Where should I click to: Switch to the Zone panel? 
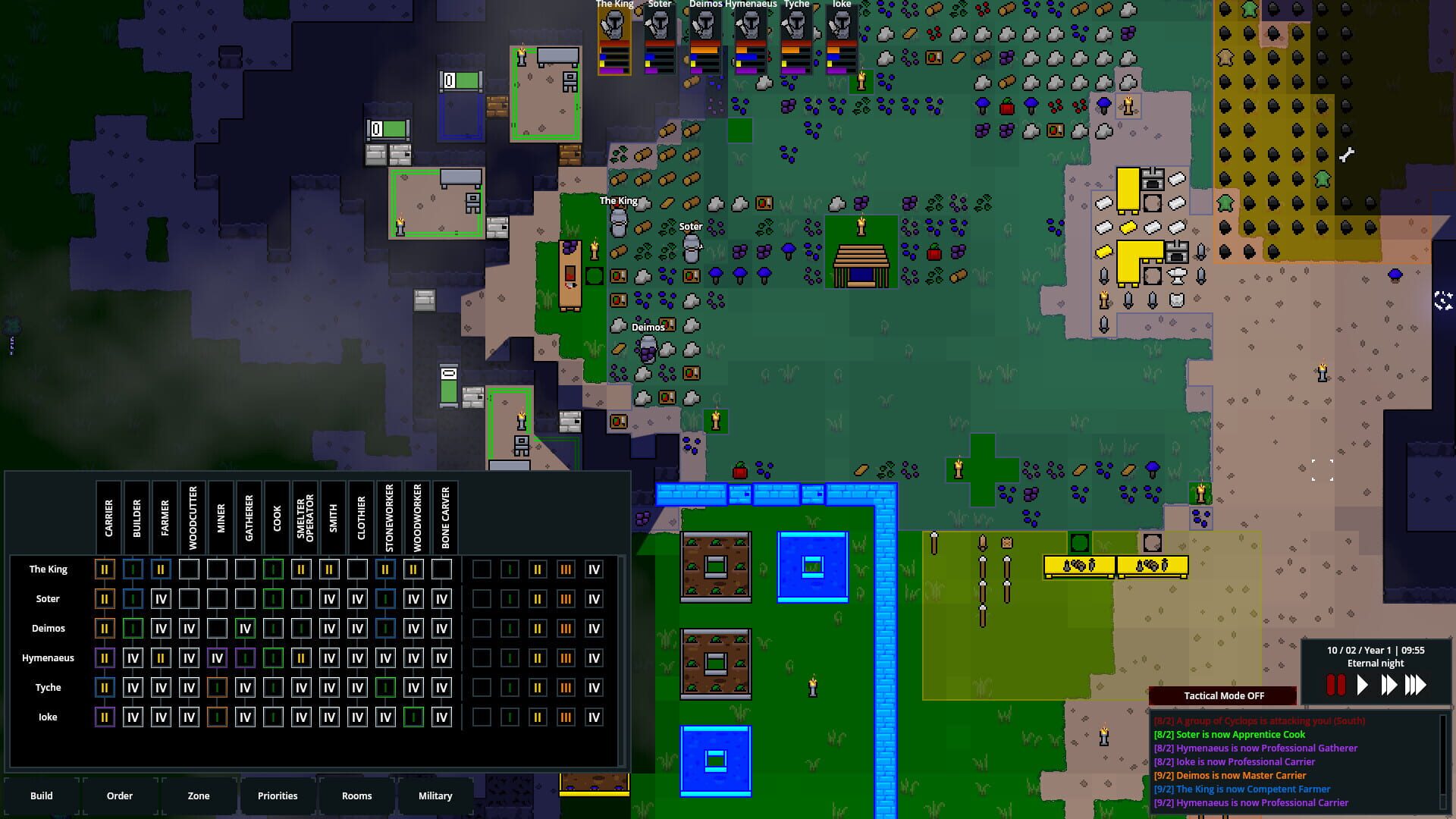[x=198, y=795]
